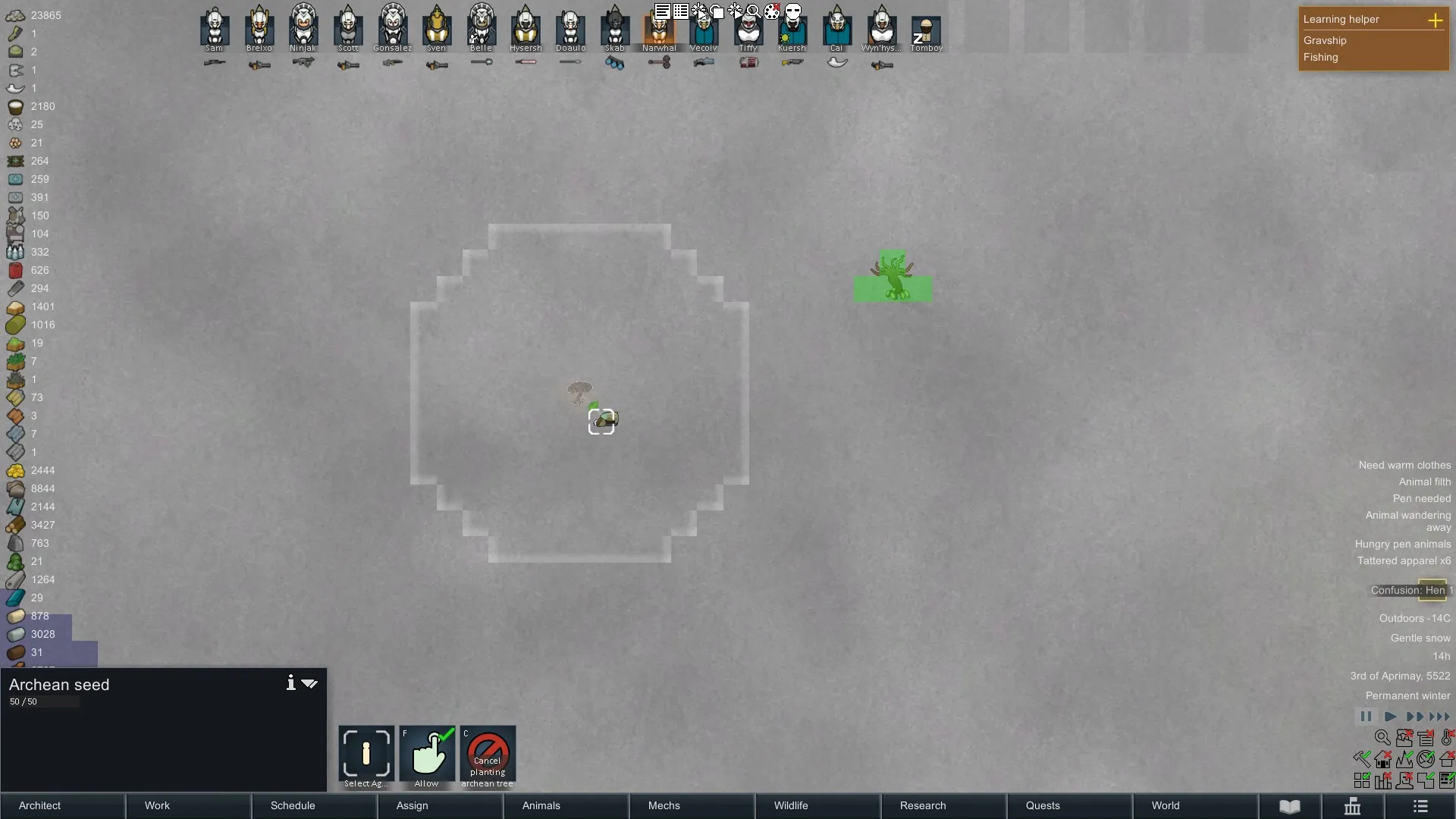The height and width of the screenshot is (819, 1456).
Task: Open the Gravship learning topic
Action: click(1325, 40)
